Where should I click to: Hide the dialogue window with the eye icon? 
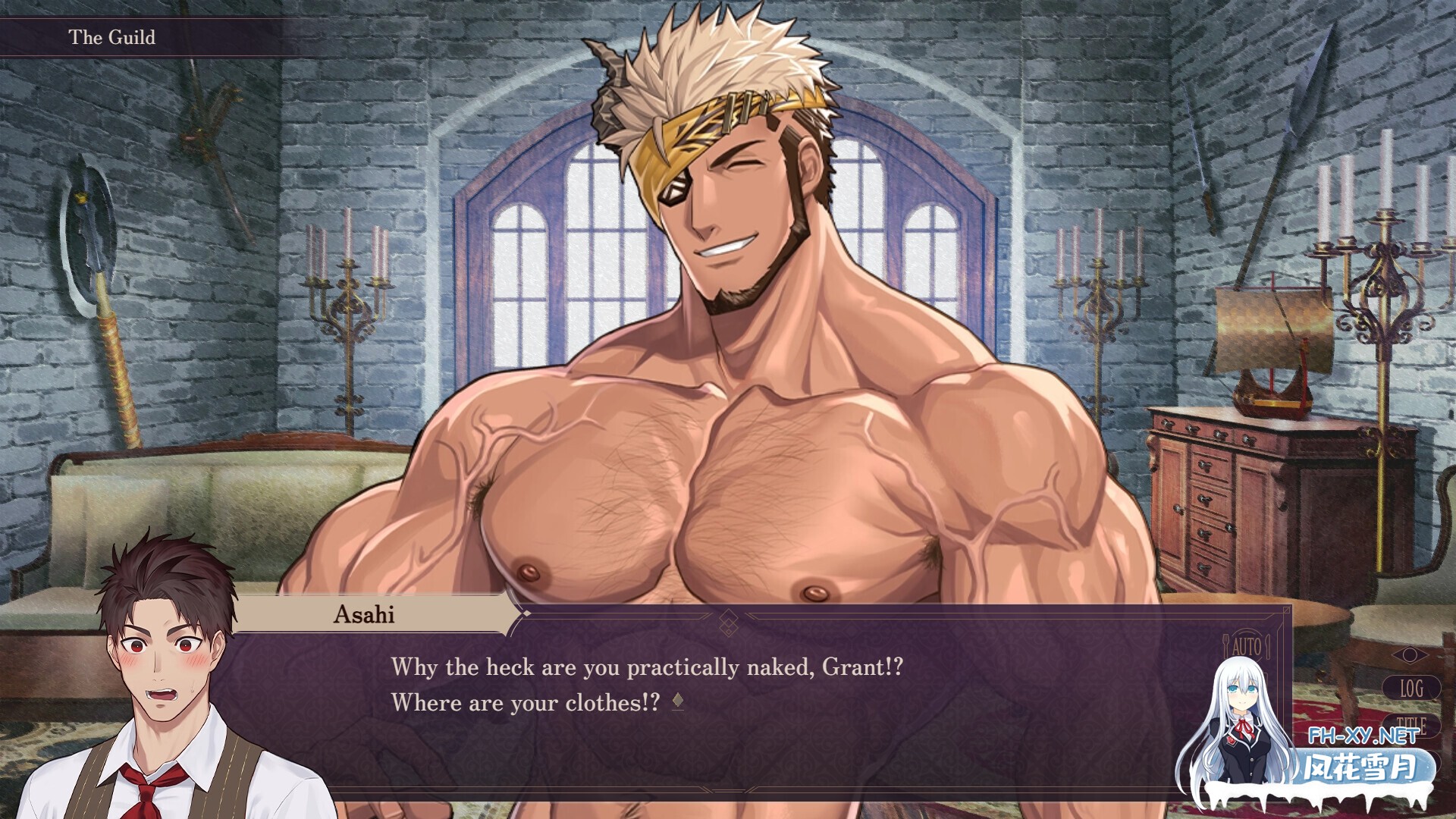click(1410, 654)
